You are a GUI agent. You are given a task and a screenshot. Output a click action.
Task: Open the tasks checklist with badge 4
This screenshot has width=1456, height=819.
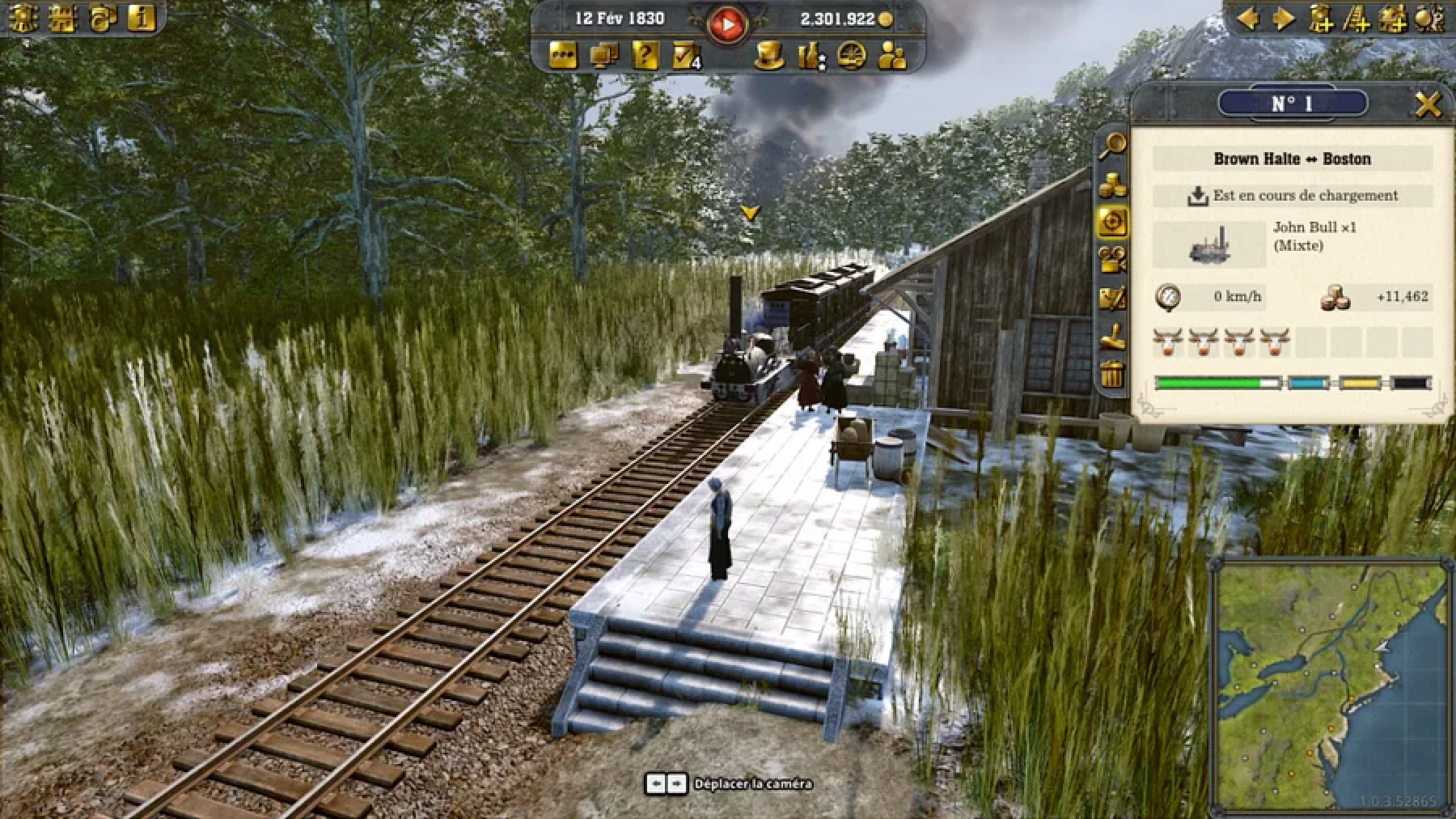[686, 56]
